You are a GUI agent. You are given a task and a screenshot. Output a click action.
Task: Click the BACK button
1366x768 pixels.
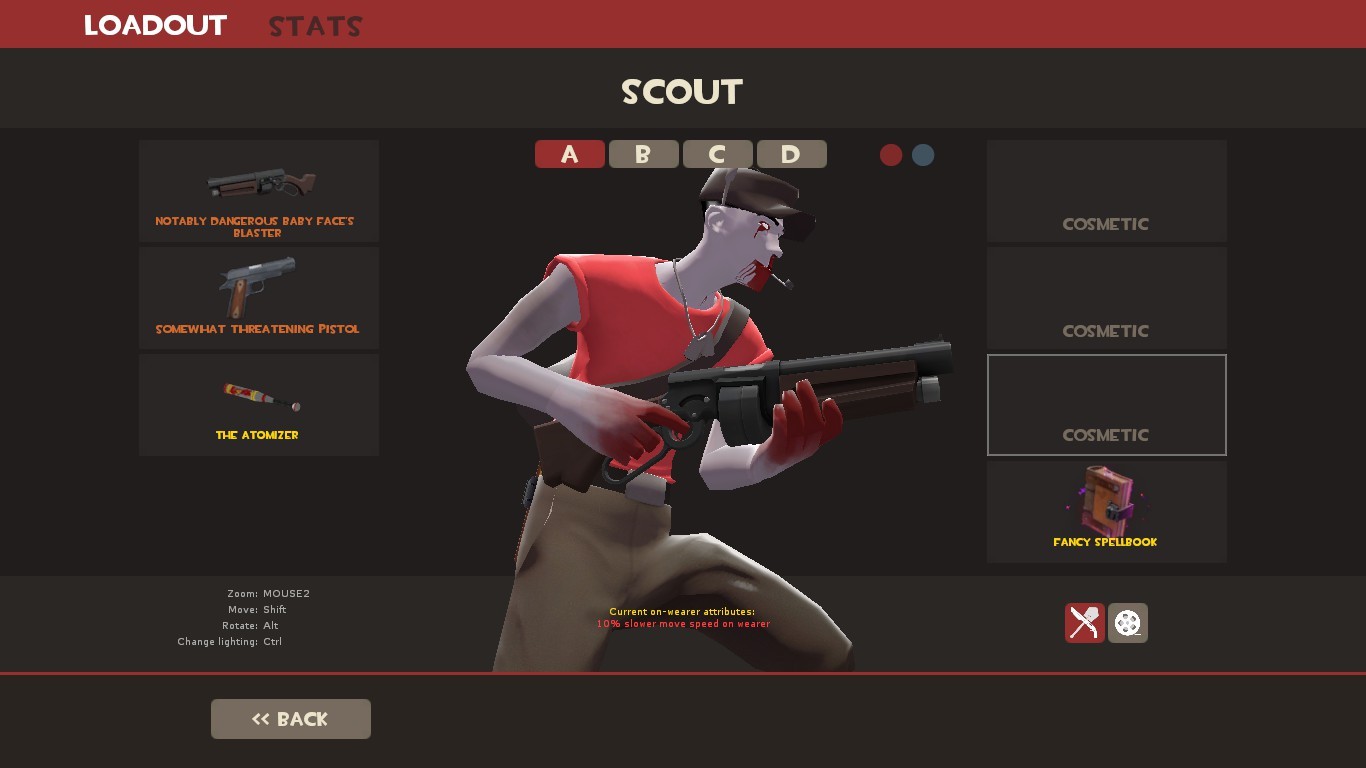coord(290,718)
